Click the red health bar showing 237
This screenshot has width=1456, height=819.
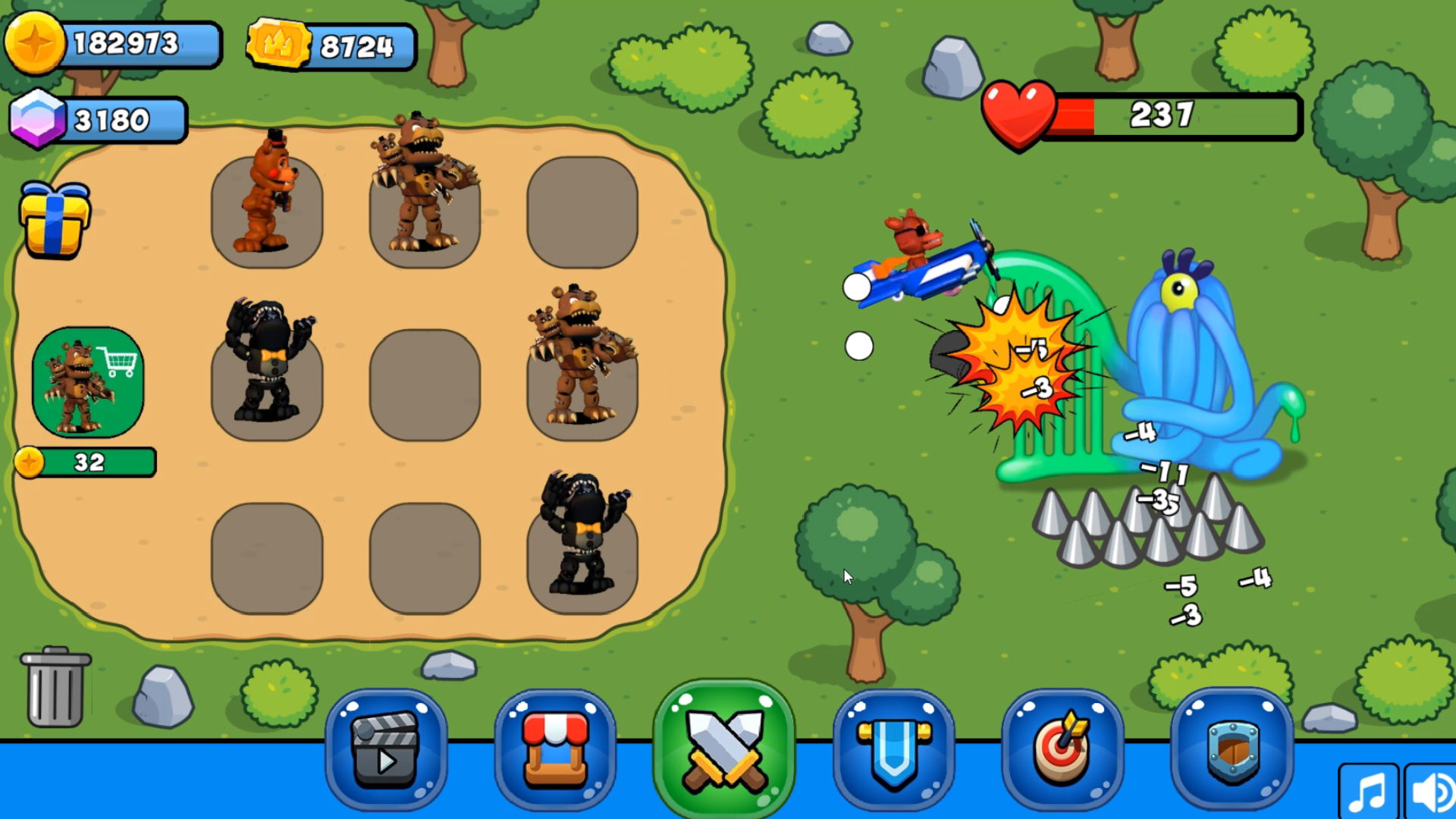click(x=1137, y=115)
